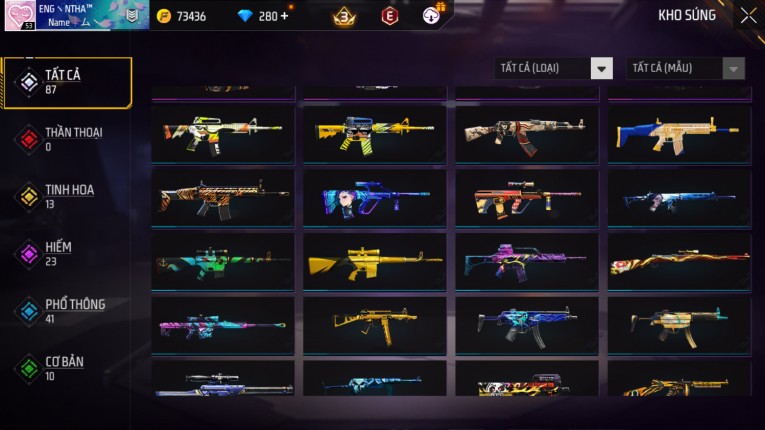Open the gold rank badge icon
765x430 pixels.
tap(343, 16)
